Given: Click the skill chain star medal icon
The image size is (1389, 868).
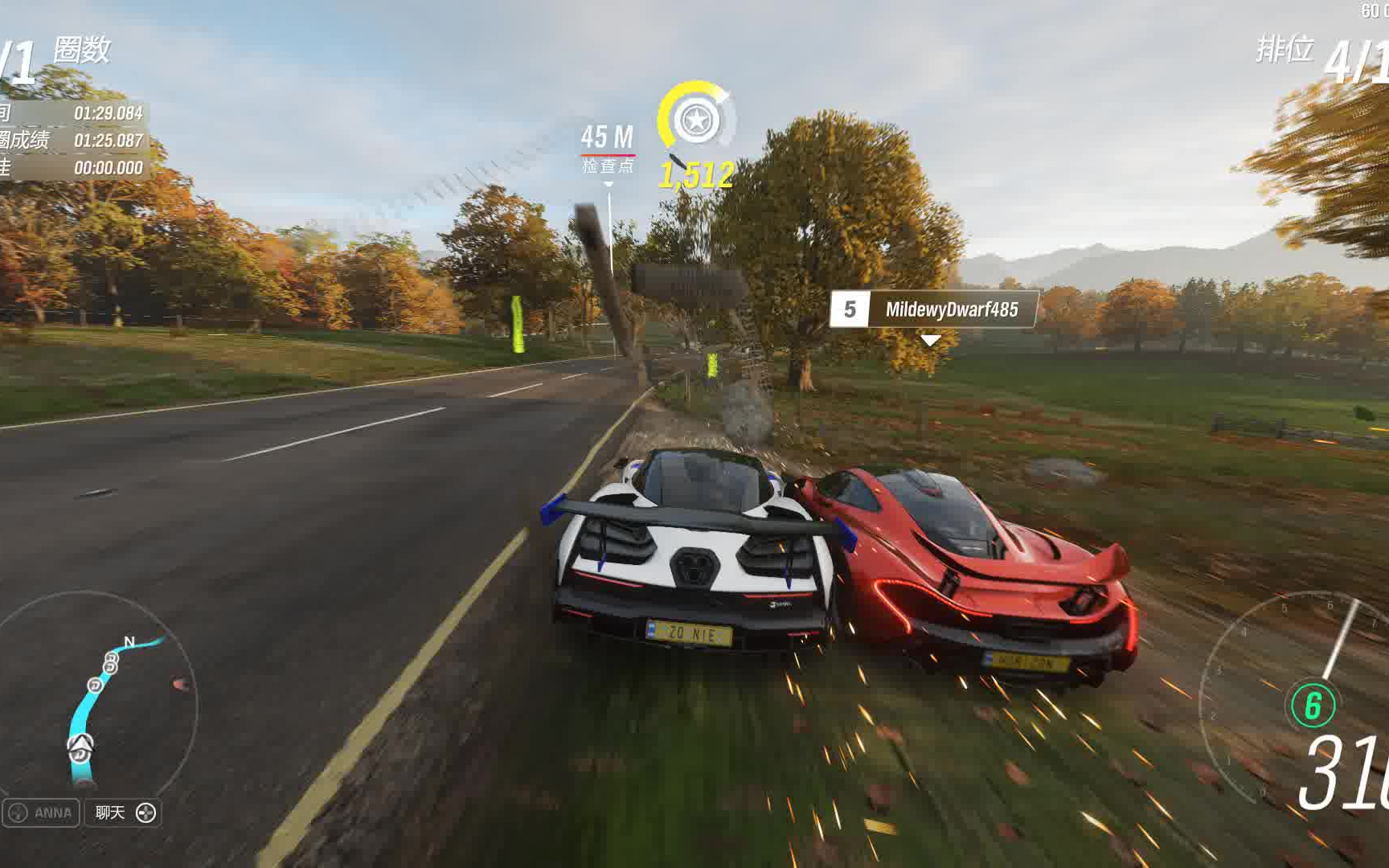Looking at the screenshot, I should pyautogui.click(x=695, y=121).
